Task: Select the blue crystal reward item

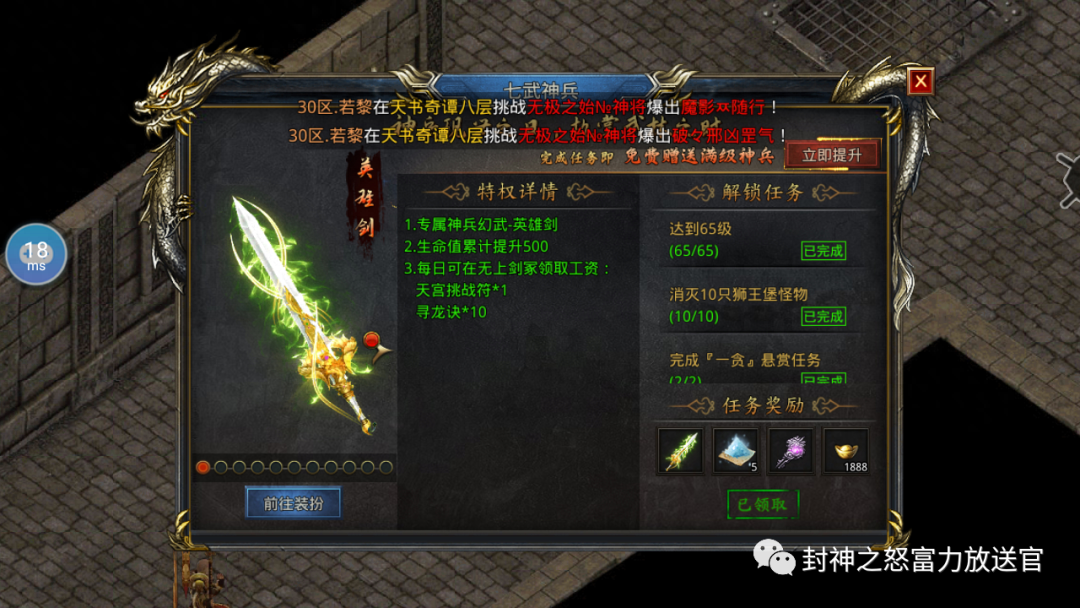Action: click(x=736, y=451)
